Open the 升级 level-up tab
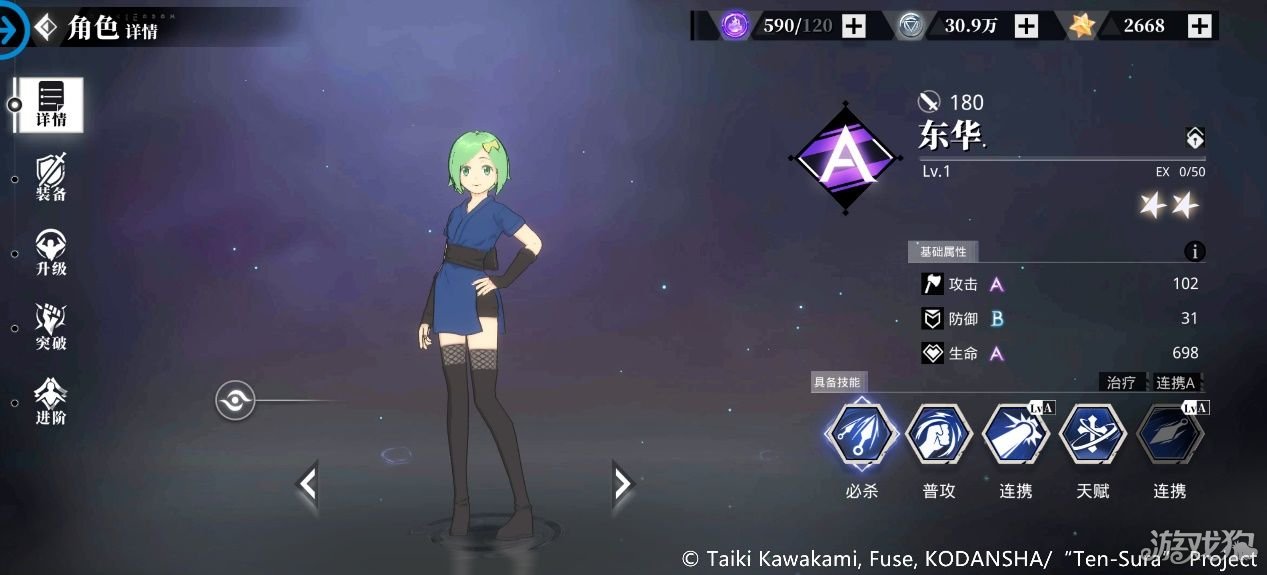 [50, 253]
